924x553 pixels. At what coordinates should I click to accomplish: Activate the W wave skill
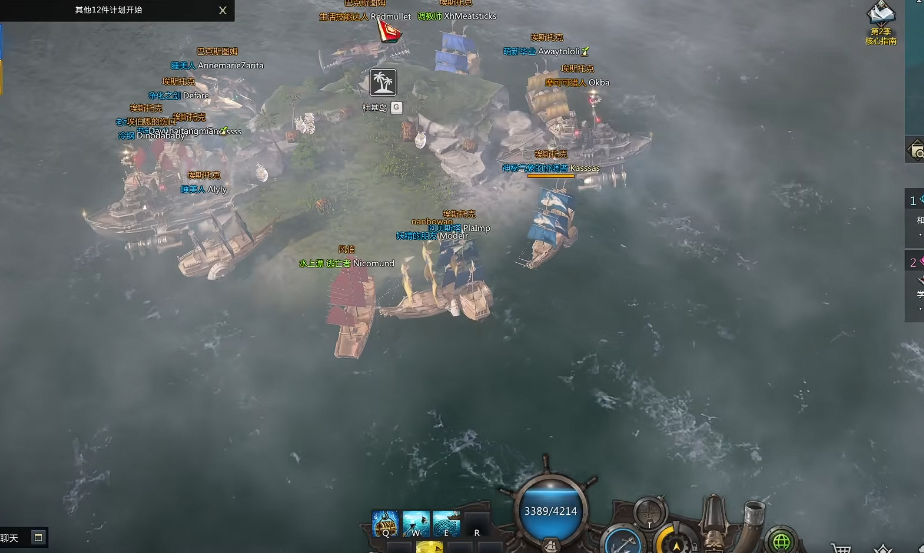416,523
